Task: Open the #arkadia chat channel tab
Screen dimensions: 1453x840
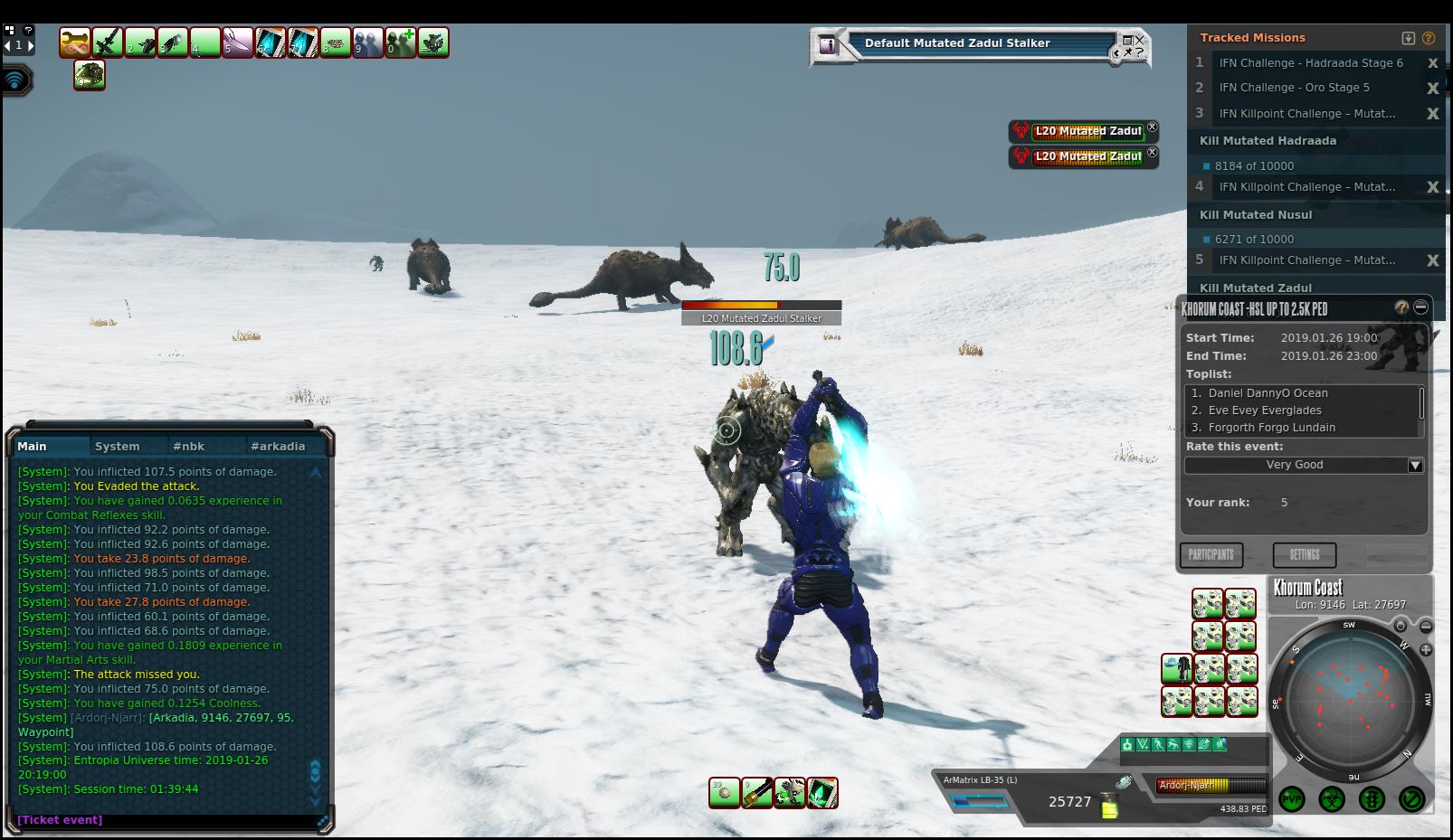Action: (278, 446)
